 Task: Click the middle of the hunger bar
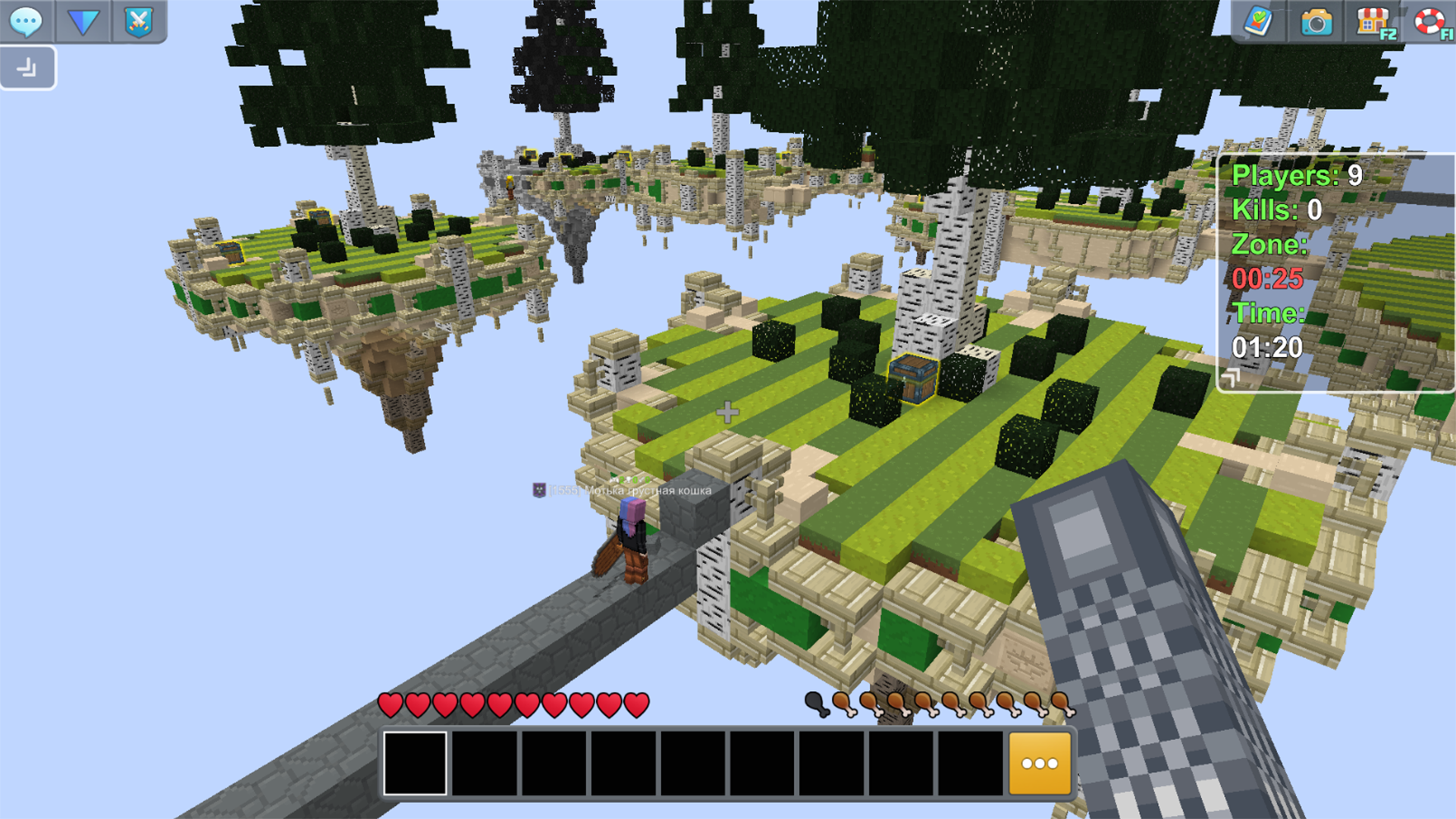tap(943, 705)
